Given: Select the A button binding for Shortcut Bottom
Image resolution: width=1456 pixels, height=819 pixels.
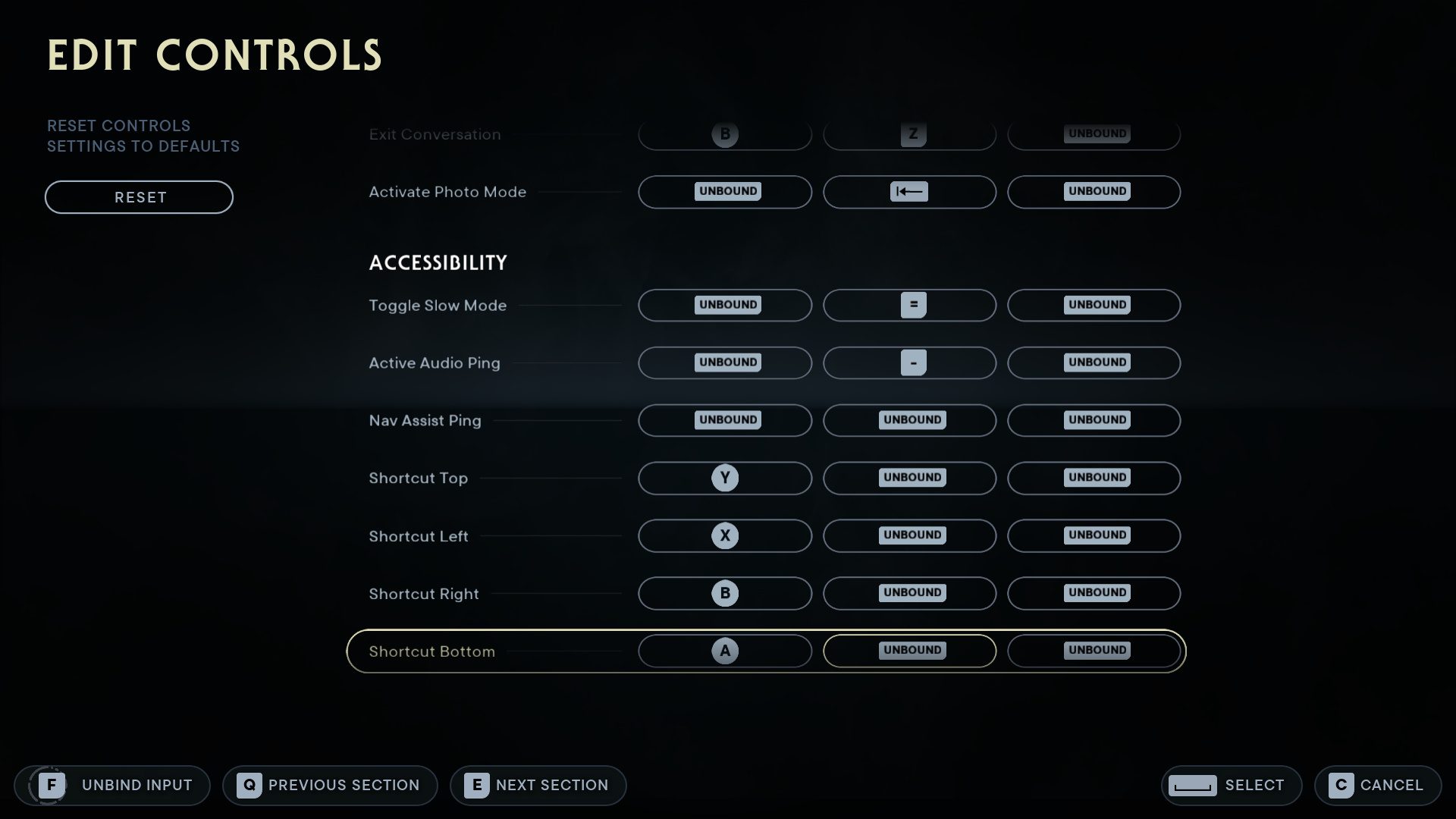Looking at the screenshot, I should click(724, 651).
